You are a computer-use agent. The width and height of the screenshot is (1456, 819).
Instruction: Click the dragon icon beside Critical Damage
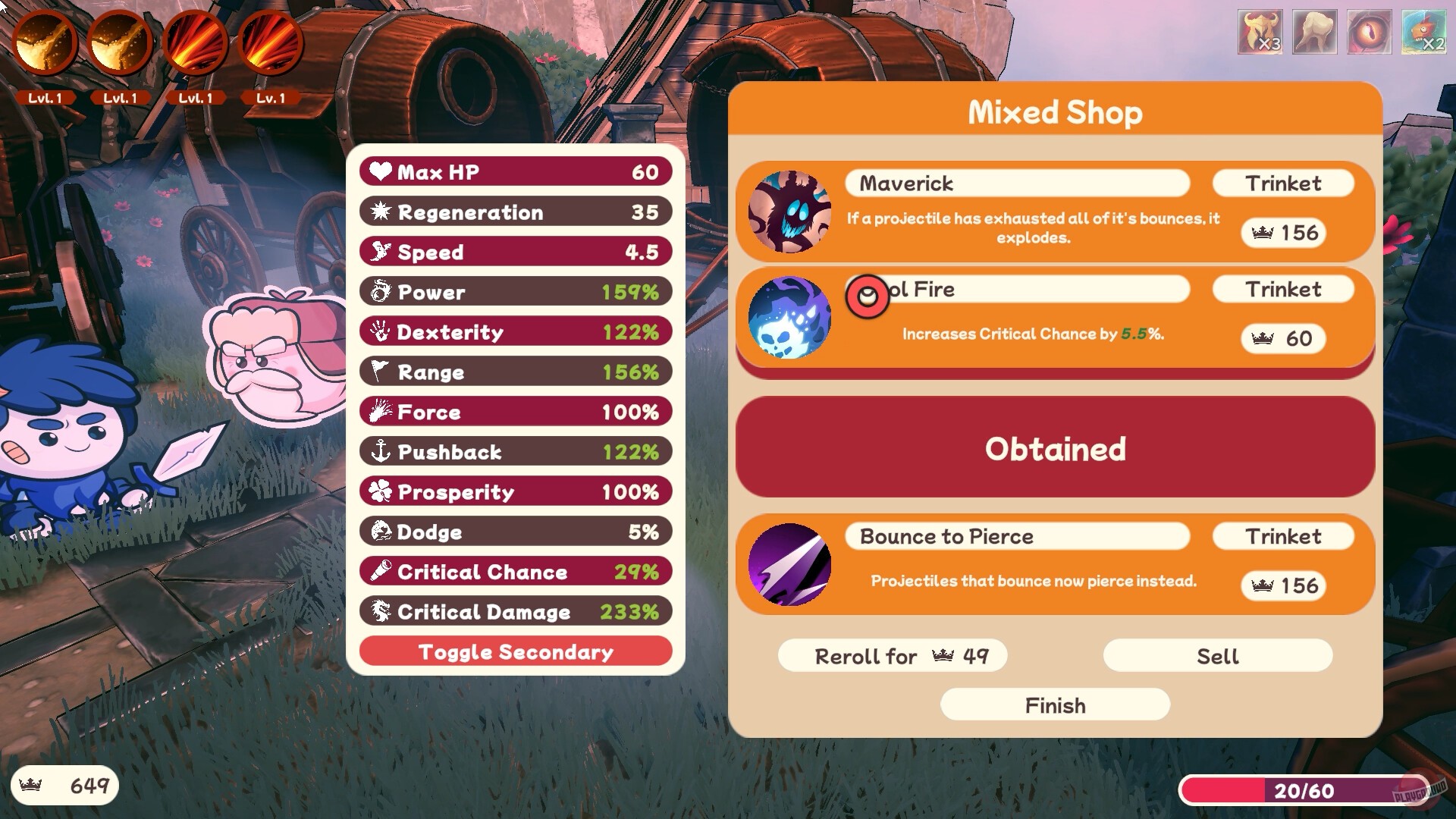[x=381, y=611]
